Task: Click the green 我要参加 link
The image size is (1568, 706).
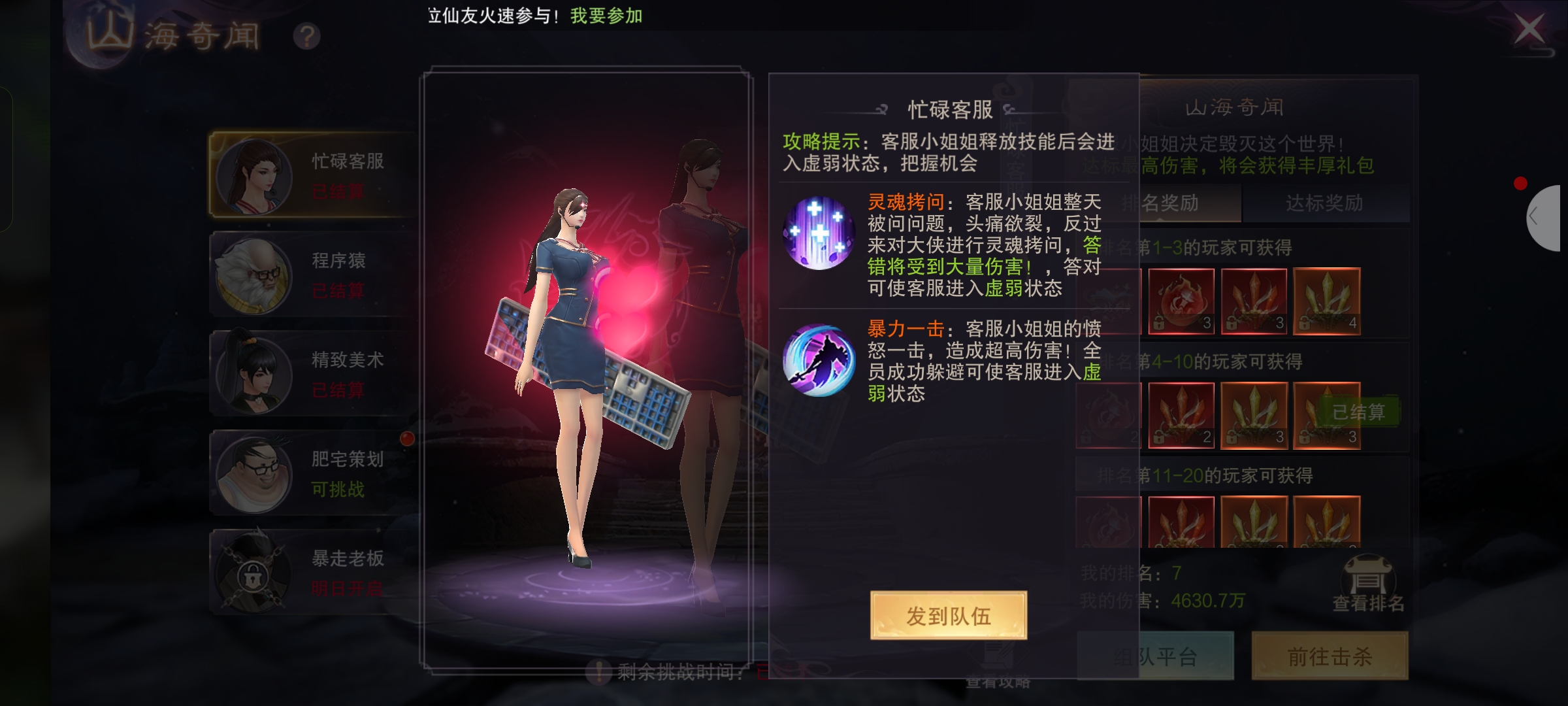Action: tap(606, 16)
